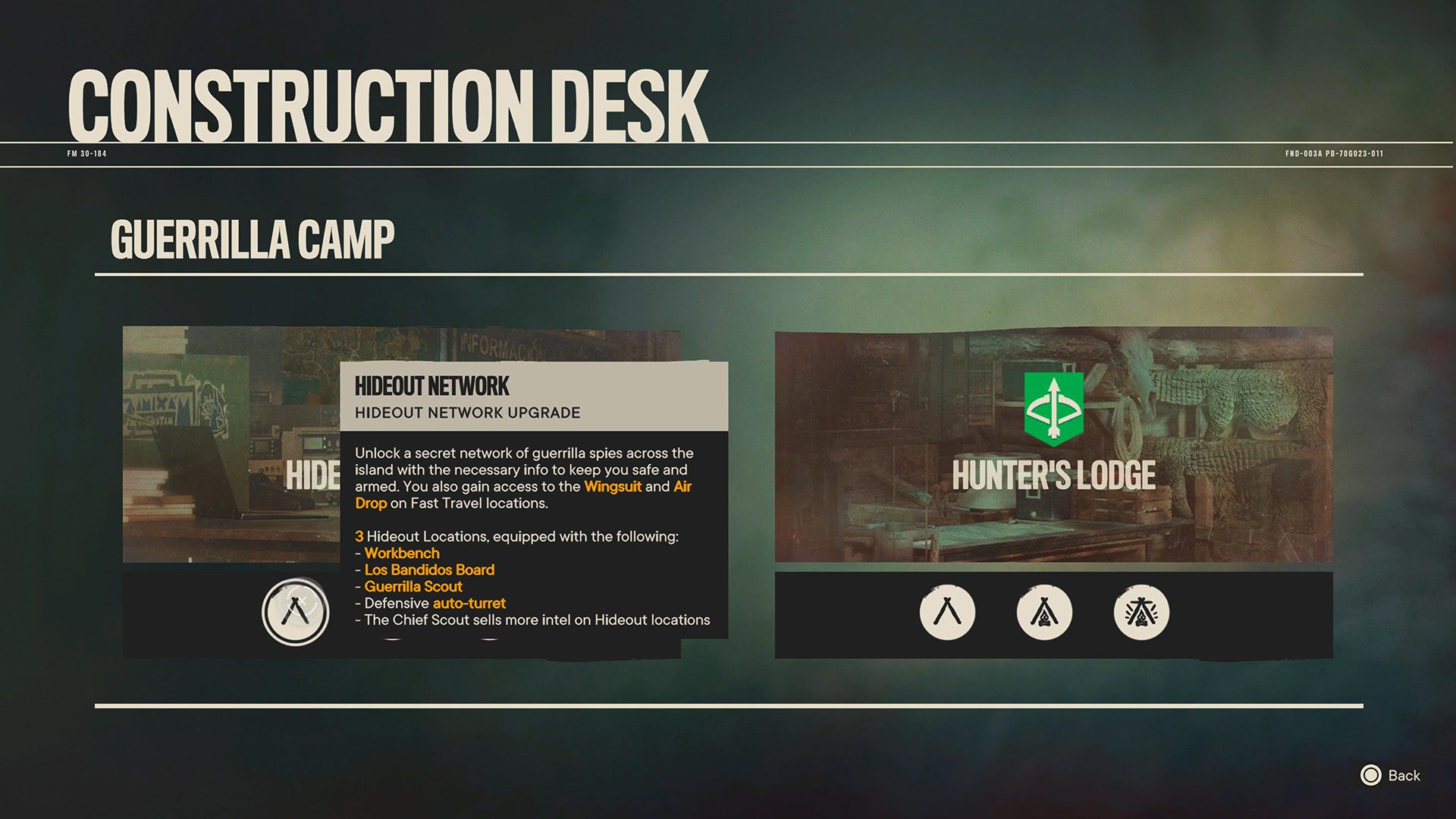Select the second tent-with-campfire upgrade icon
The image size is (1456, 819).
[x=1043, y=613]
